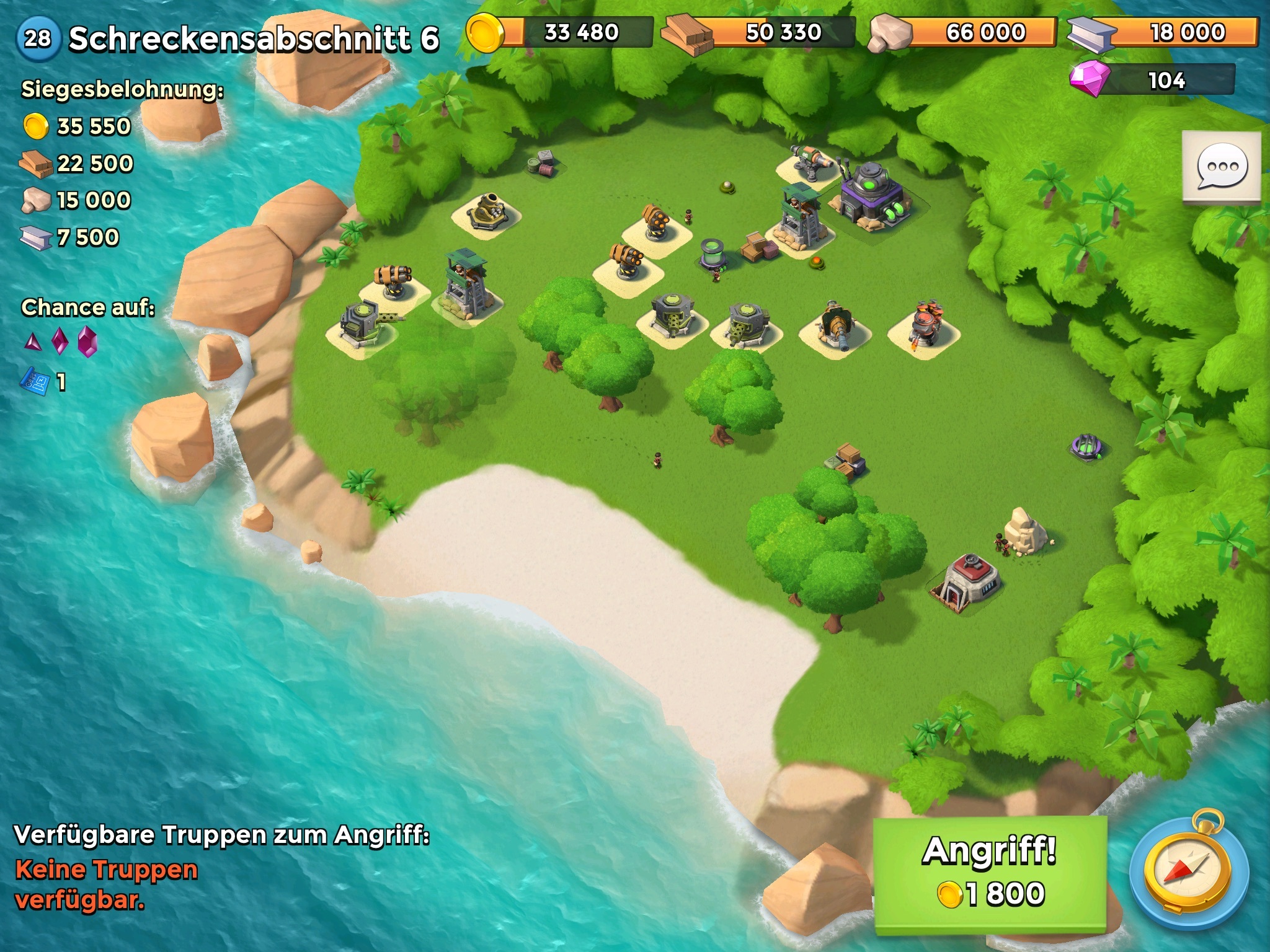Select the pink diamond gems counter
This screenshot has height=952, width=1270.
(1152, 80)
